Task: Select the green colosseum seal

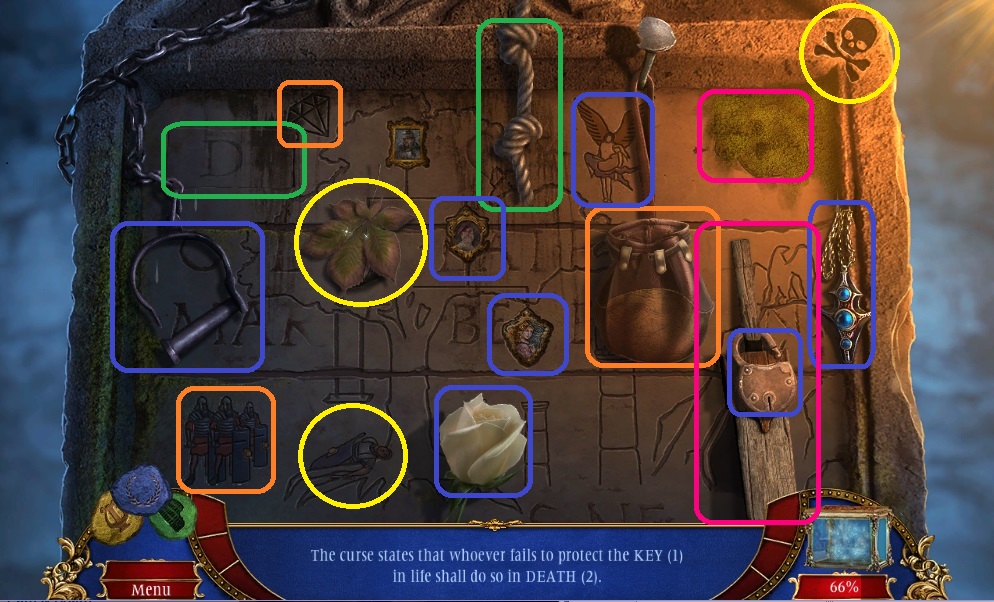Action: click(x=175, y=514)
